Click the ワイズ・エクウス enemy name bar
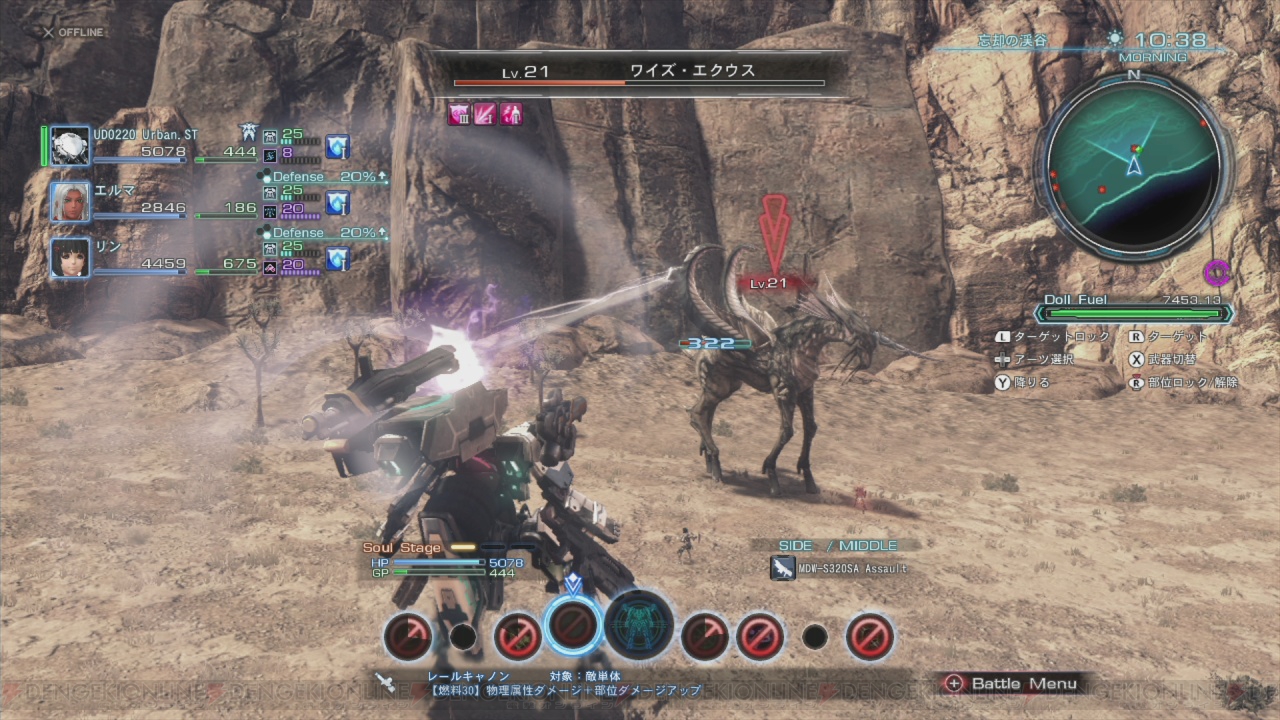The height and width of the screenshot is (720, 1280). pyautogui.click(x=640, y=72)
